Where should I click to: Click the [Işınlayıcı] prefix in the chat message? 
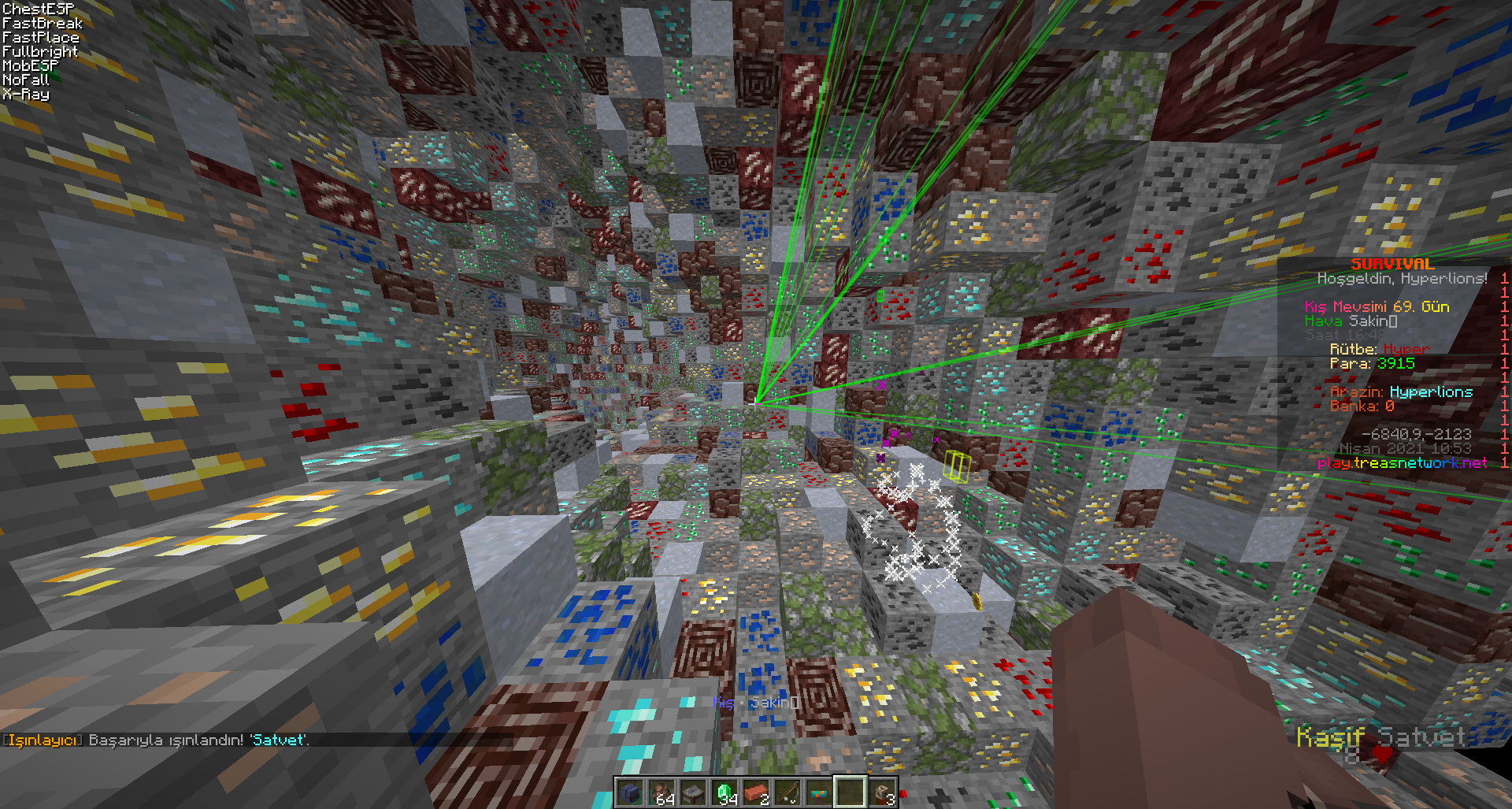click(41, 740)
